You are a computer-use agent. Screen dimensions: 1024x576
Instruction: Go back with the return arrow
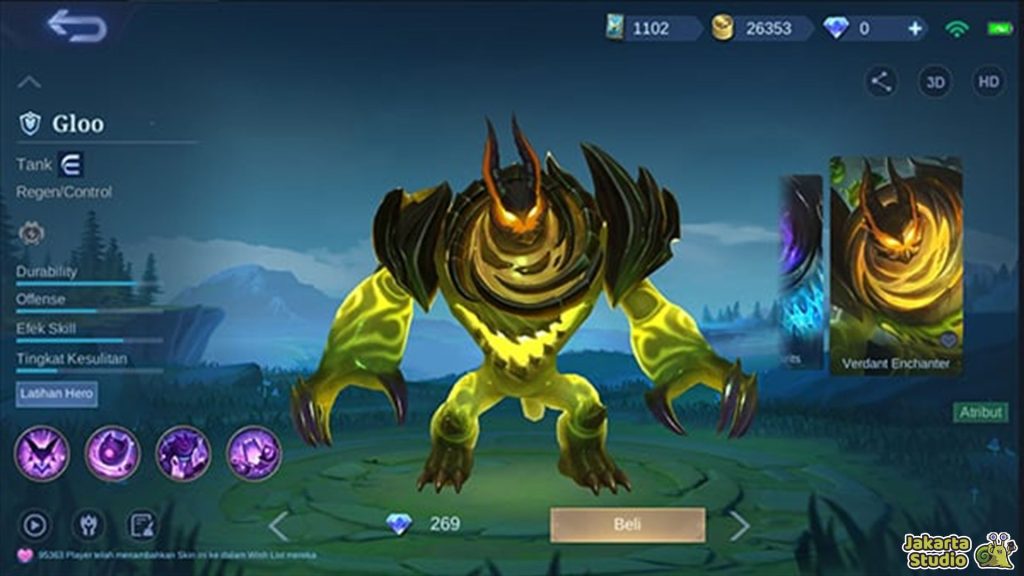[x=77, y=26]
